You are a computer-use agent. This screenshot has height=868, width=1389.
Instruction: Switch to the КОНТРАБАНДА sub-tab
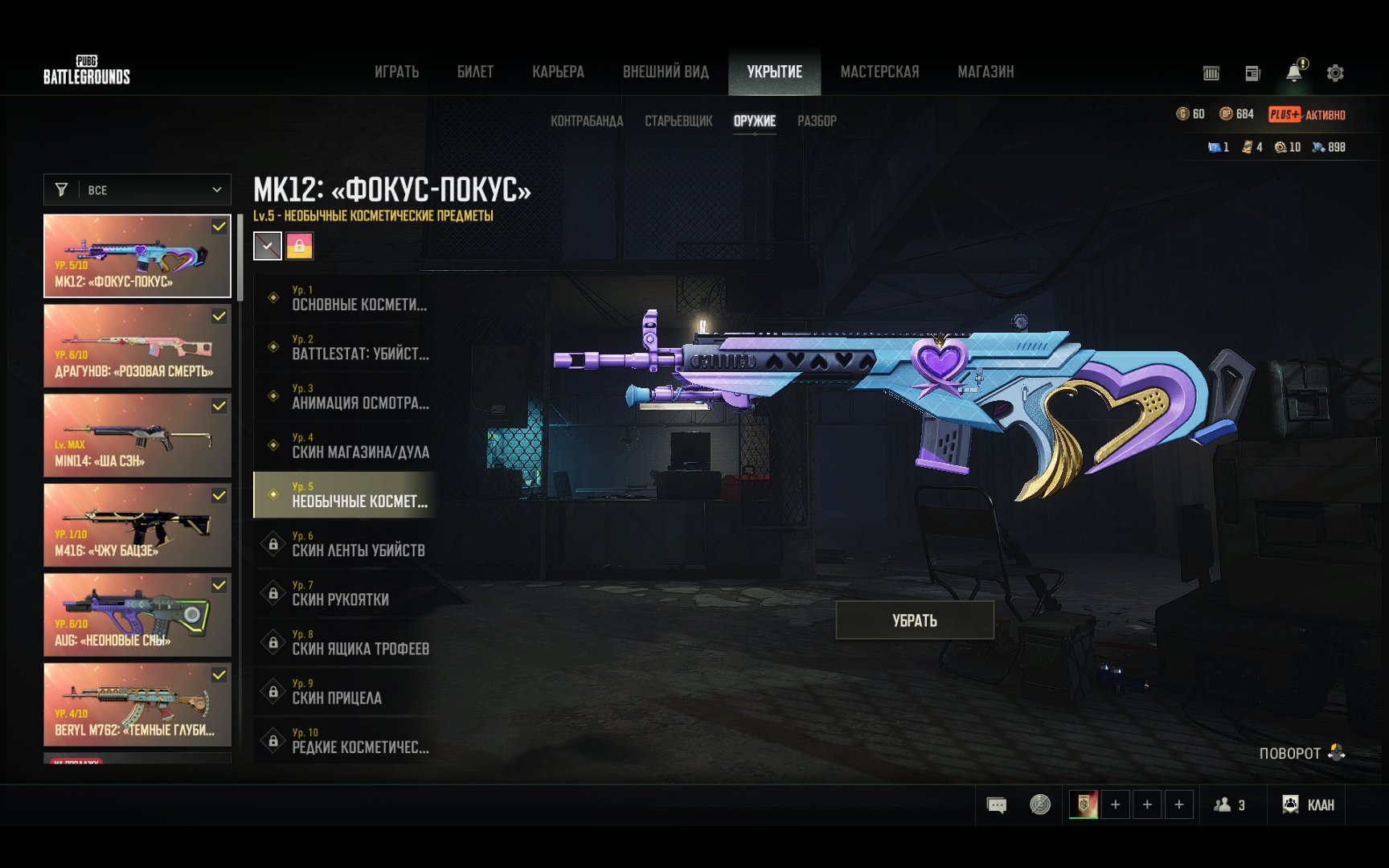[x=587, y=121]
